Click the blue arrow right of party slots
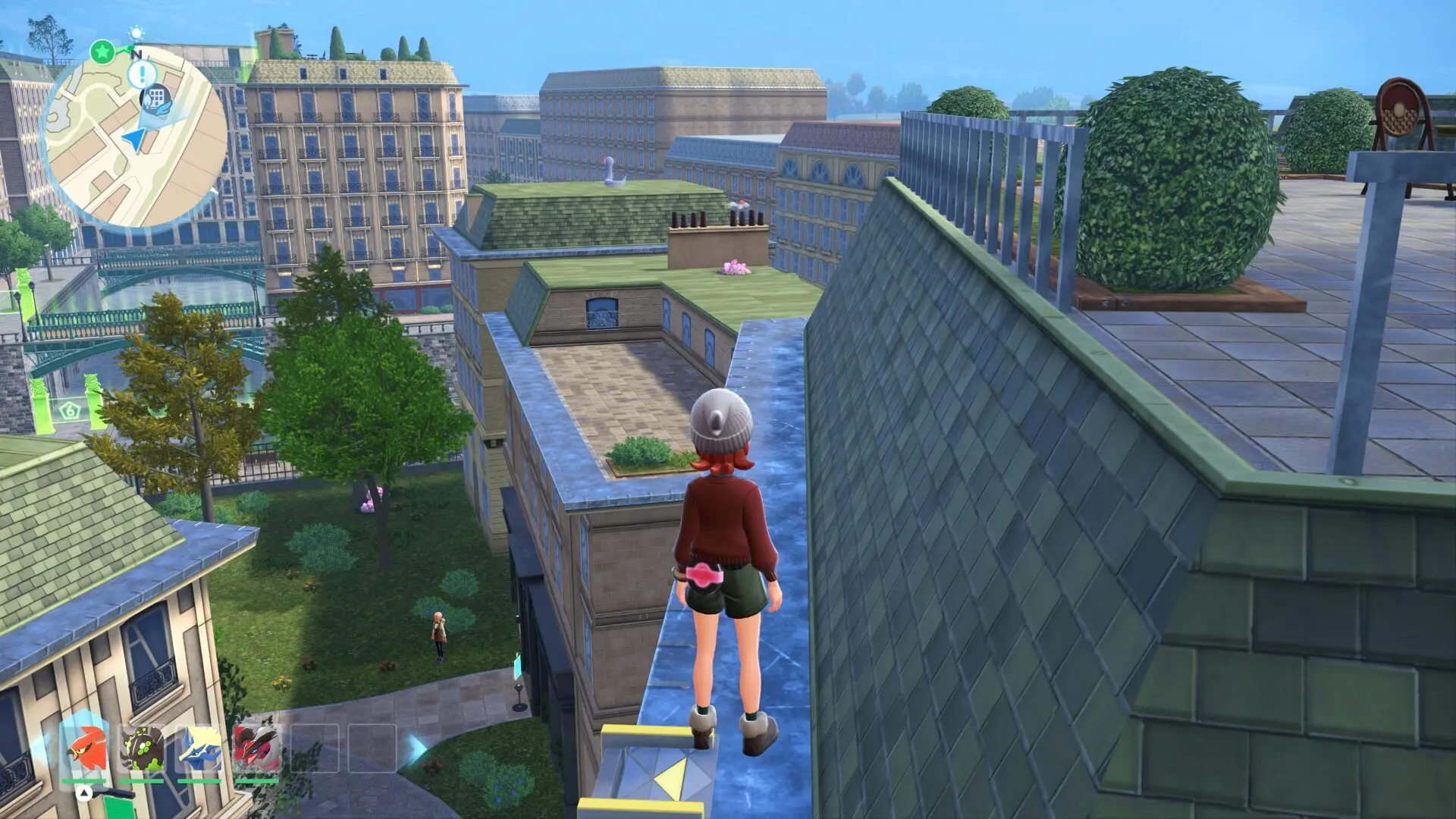The width and height of the screenshot is (1456, 819). 416,748
